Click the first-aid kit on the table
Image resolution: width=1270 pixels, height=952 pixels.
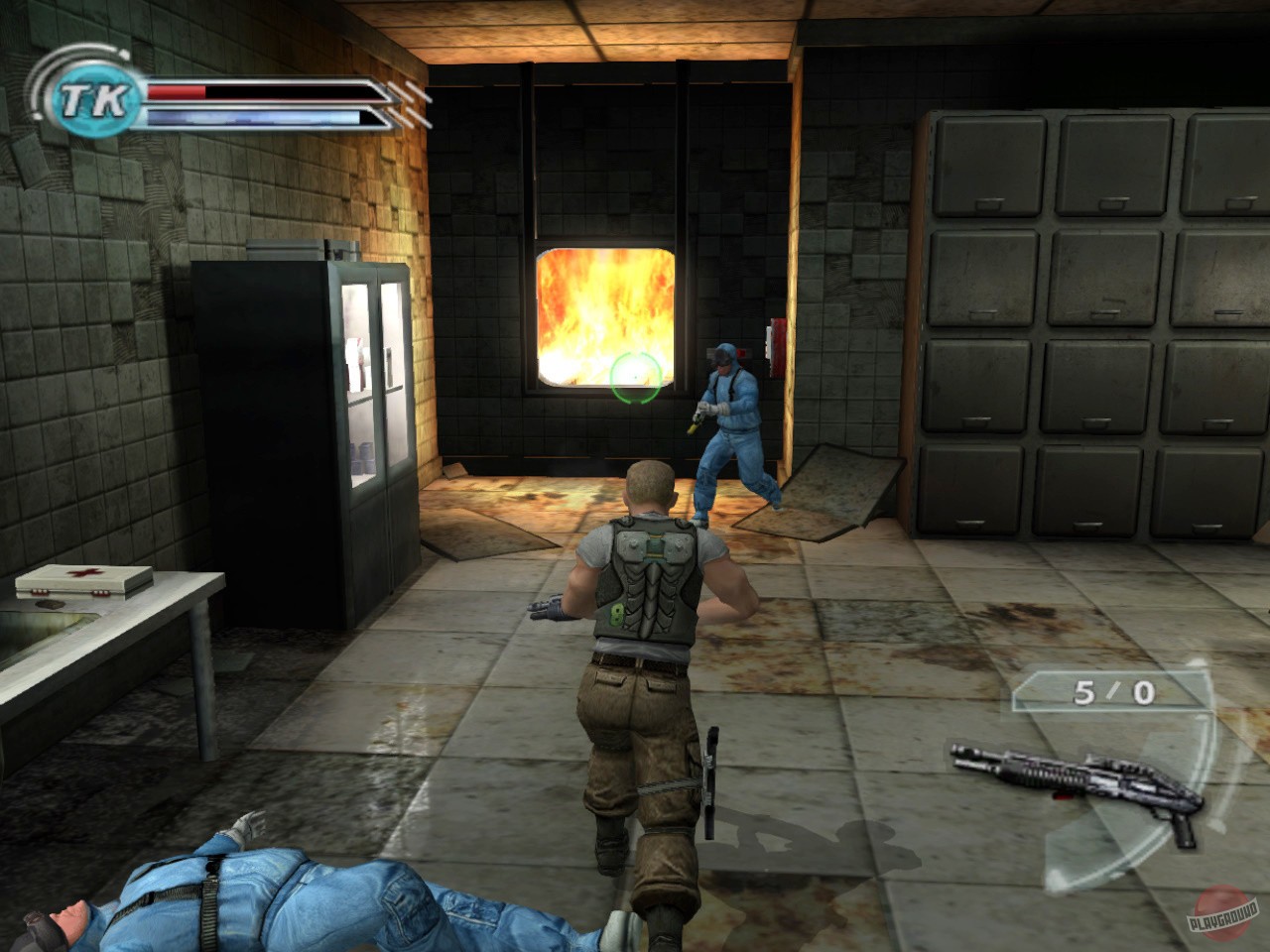[x=84, y=581]
